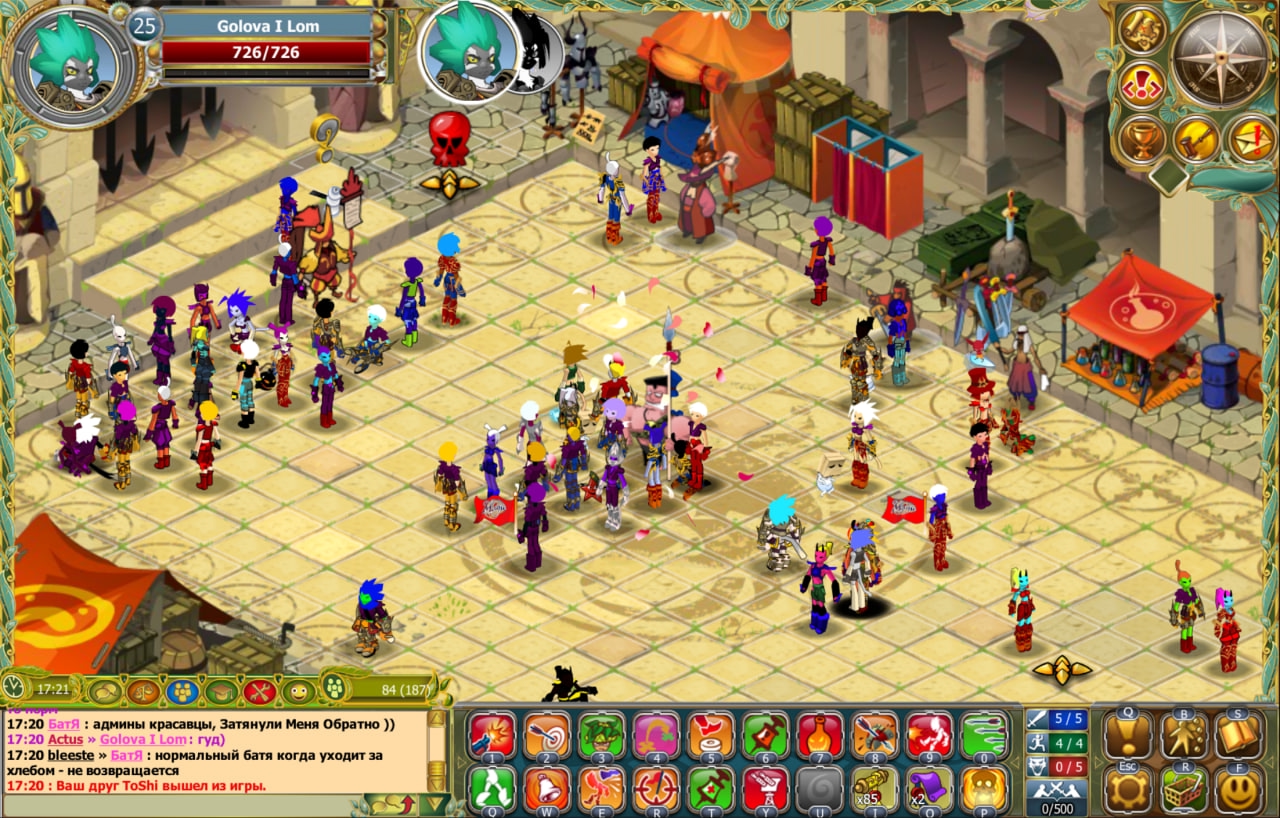Open the character sheet icon (B)
This screenshot has height=818, width=1280.
pyautogui.click(x=1184, y=733)
